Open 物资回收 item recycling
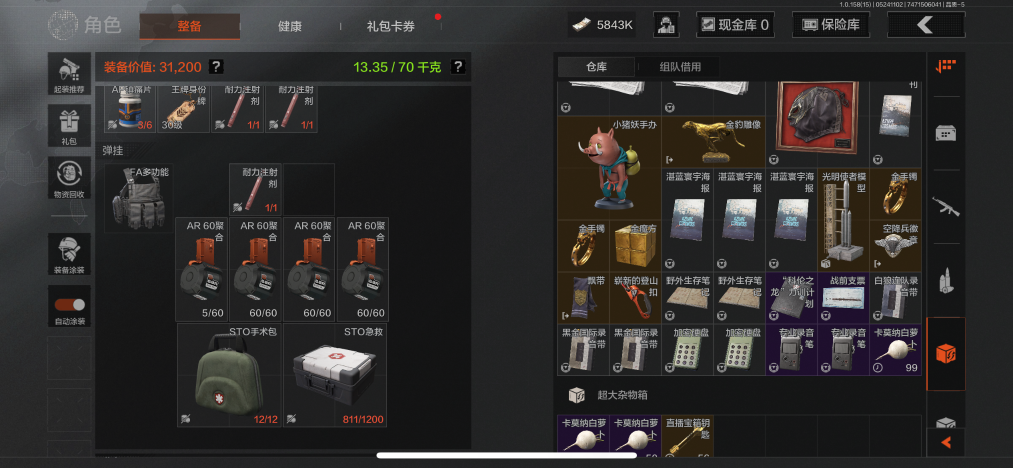This screenshot has width=1013, height=468. tap(69, 178)
